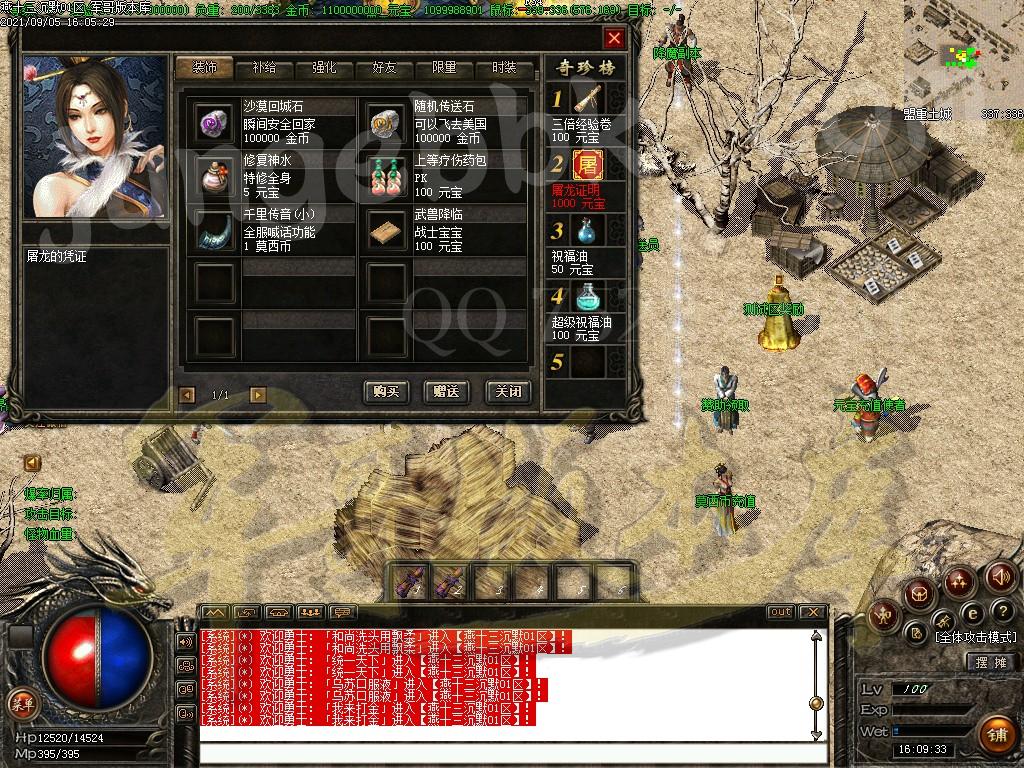Choose the 修复神水 repair potion item
Viewport: 1024px width, 768px height.
pos(214,175)
